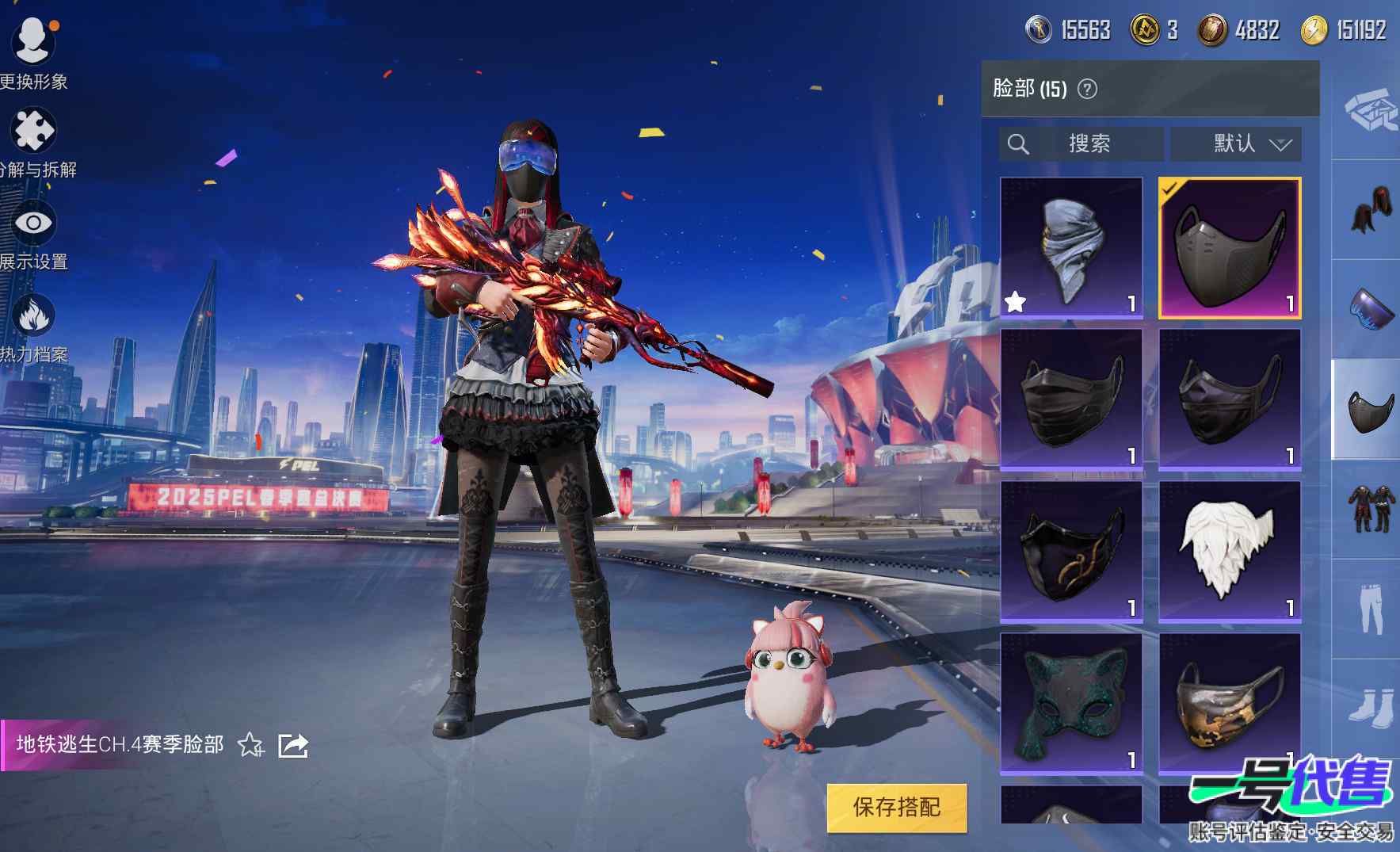1400x852 pixels.
Task: Open the 分解与拆解 puzzle piece option
Action: [x=33, y=132]
